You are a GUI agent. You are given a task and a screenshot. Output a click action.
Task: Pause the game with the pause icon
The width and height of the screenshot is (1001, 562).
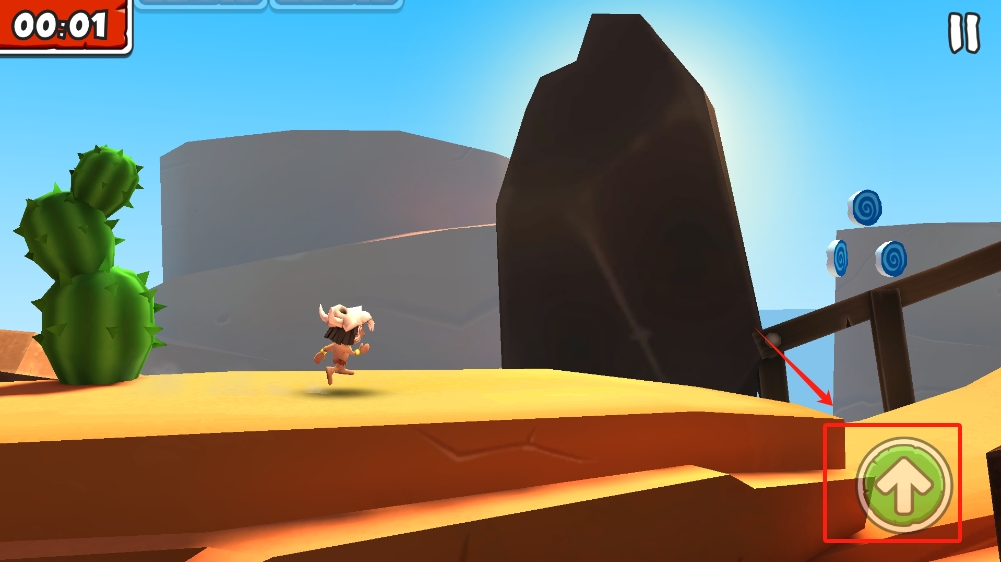click(x=964, y=33)
